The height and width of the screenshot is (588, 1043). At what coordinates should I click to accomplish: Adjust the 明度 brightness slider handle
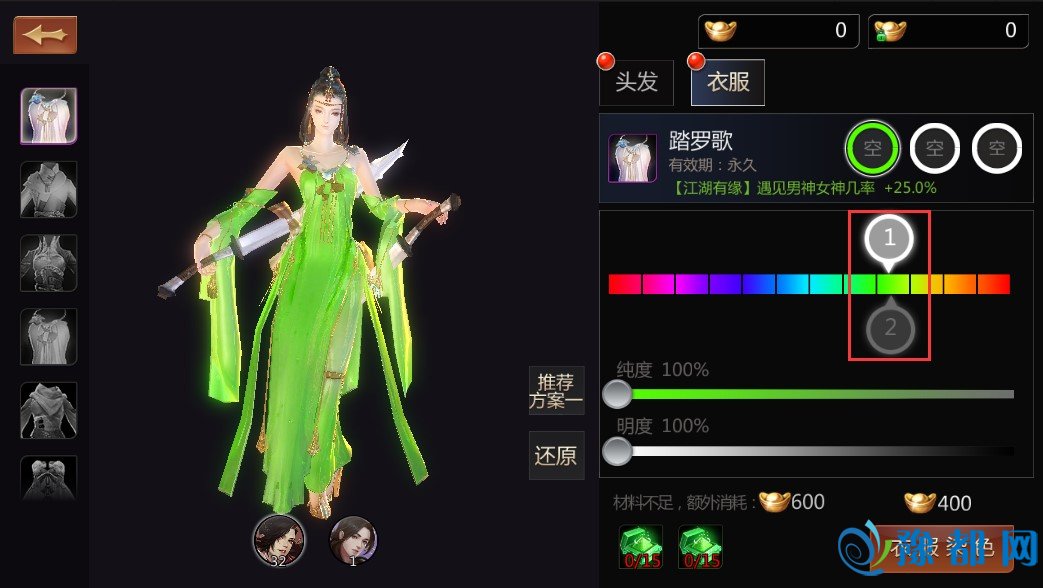[x=618, y=451]
